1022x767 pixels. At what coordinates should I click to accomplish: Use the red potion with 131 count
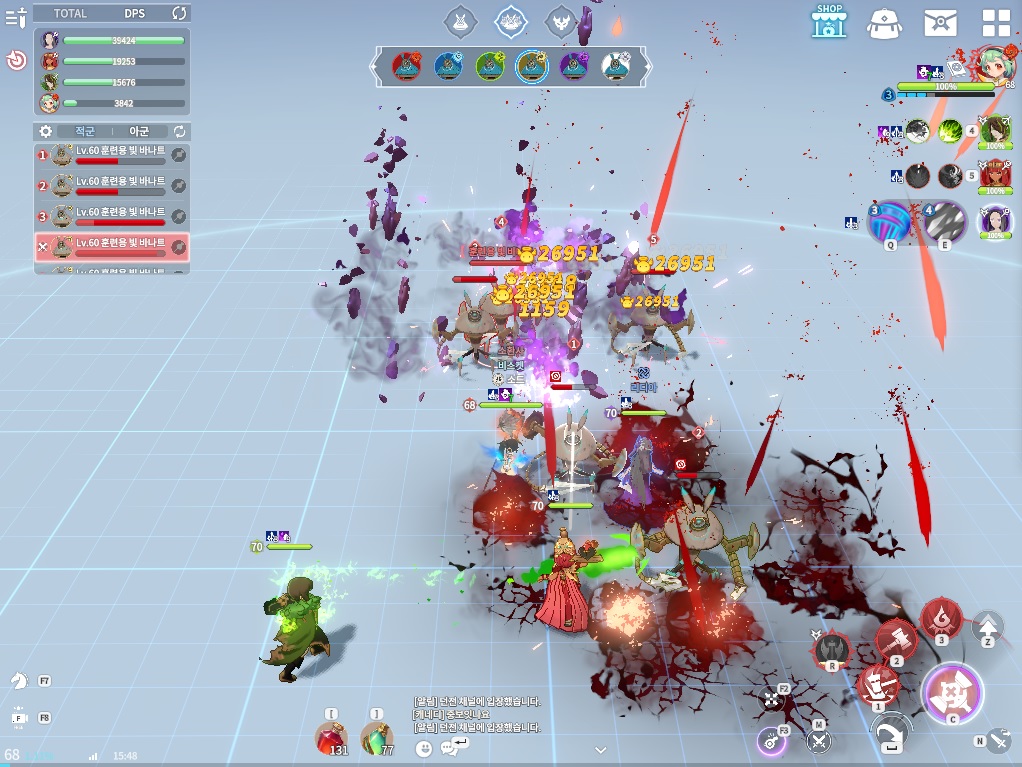[x=332, y=739]
